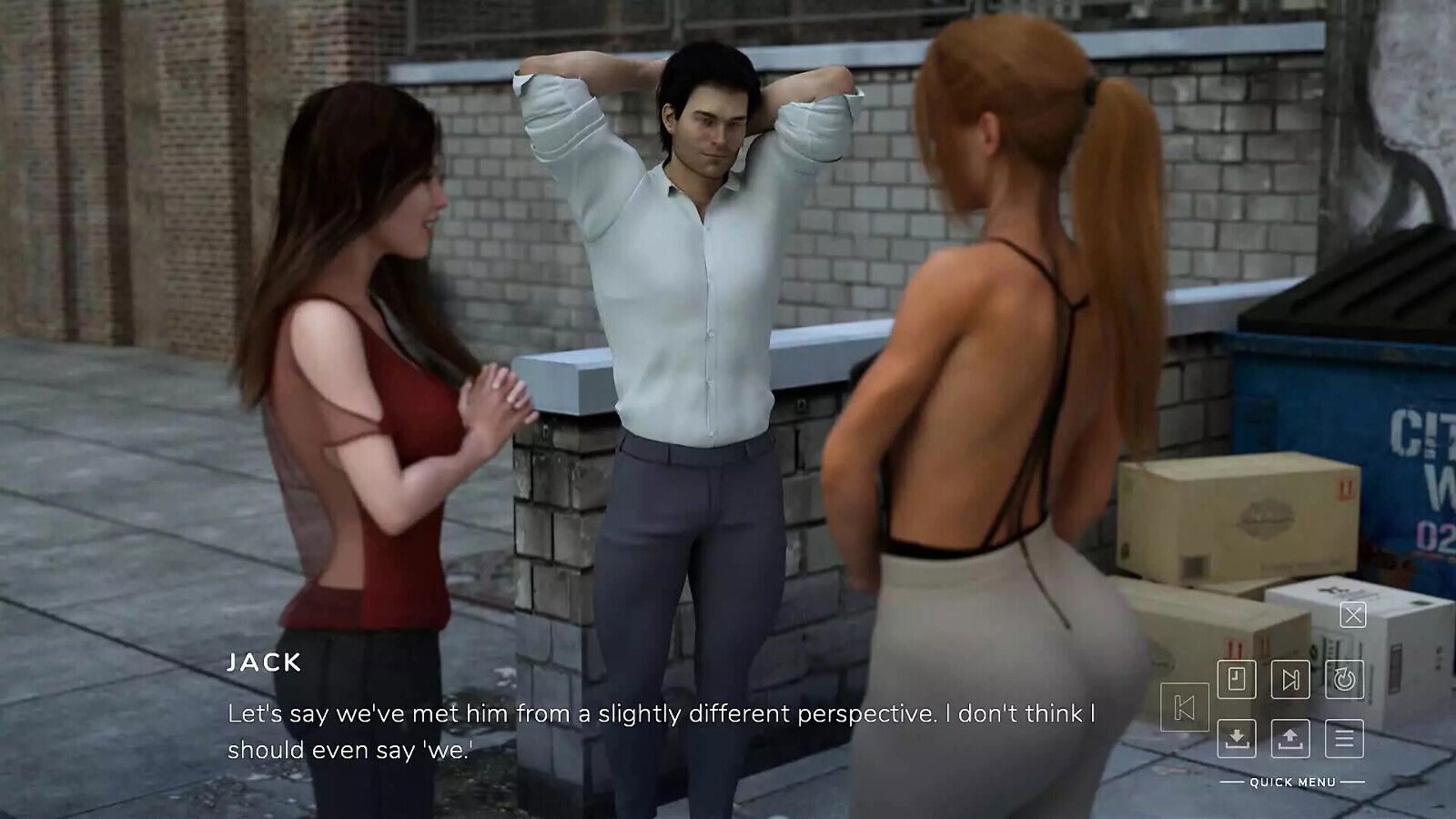Click the up-arrow tray icon
The height and width of the screenshot is (819, 1456).
click(x=1290, y=738)
